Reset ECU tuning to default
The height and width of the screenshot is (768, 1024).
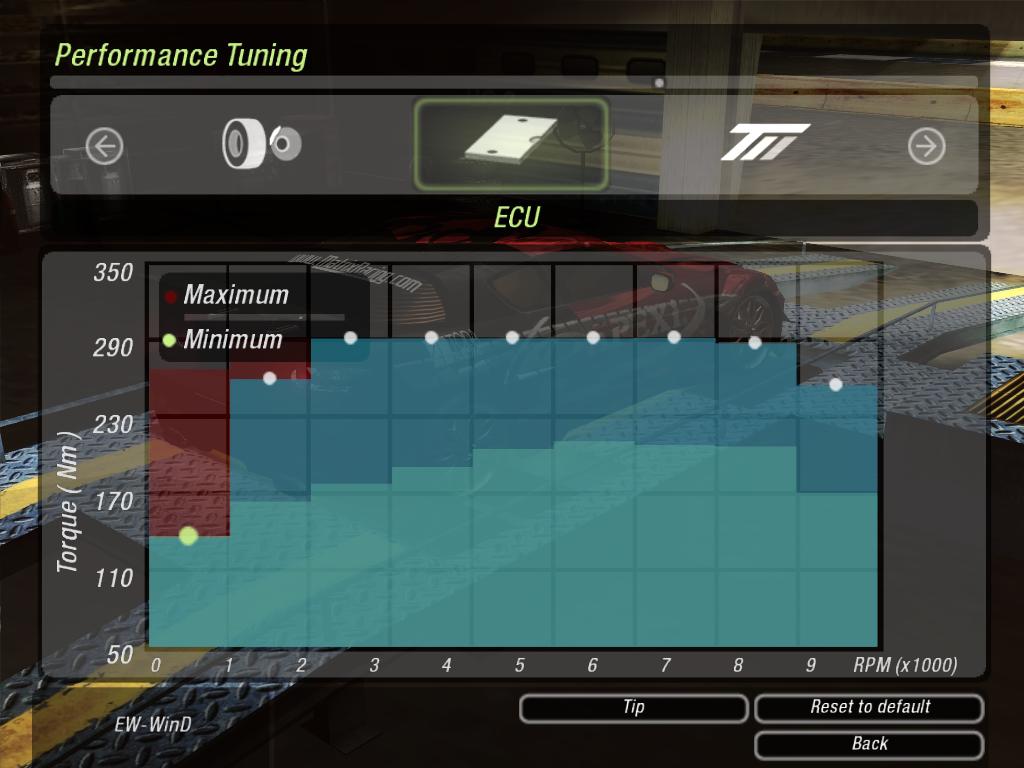click(869, 708)
